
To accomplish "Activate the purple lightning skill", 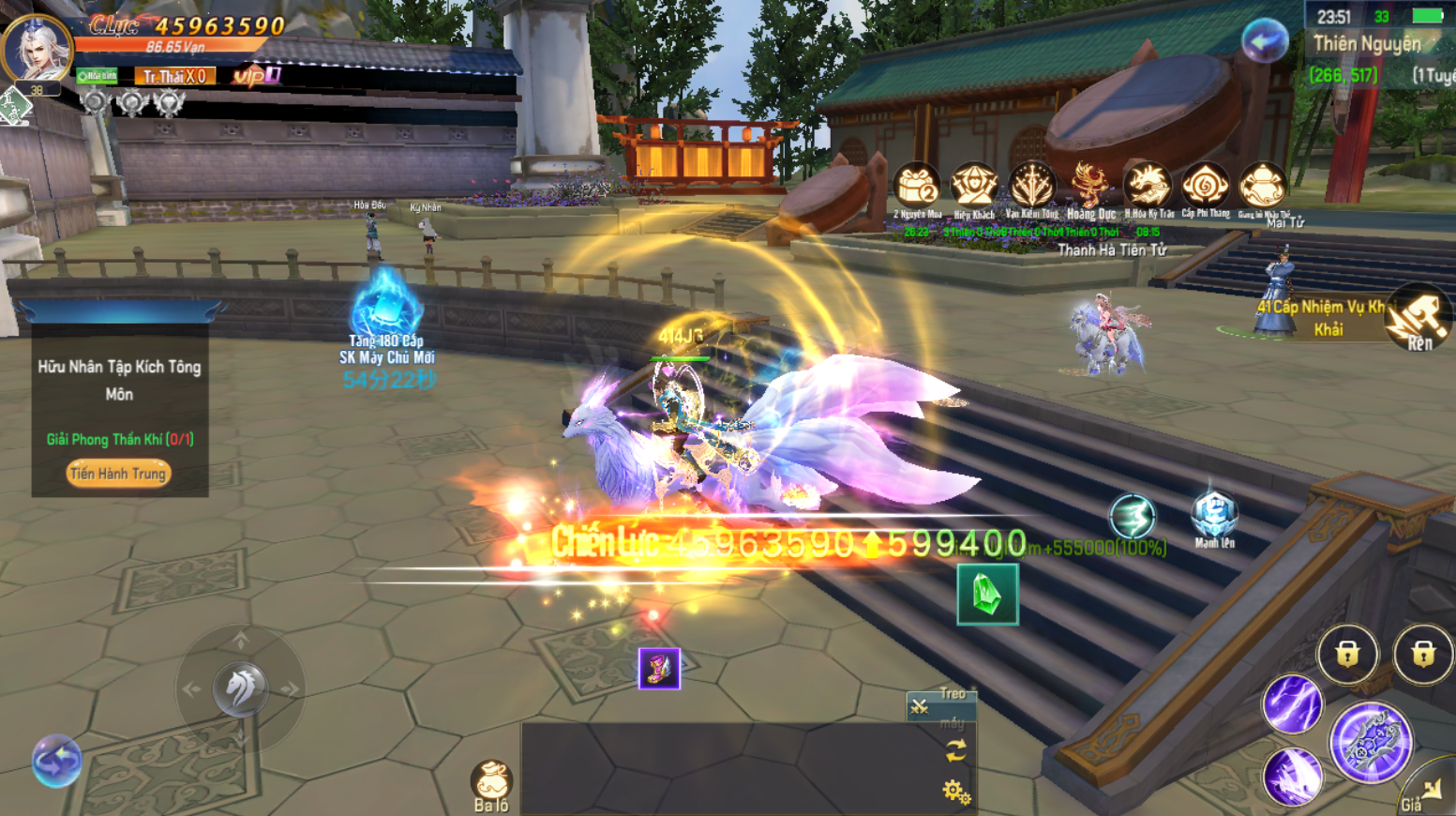I will coord(1292,704).
